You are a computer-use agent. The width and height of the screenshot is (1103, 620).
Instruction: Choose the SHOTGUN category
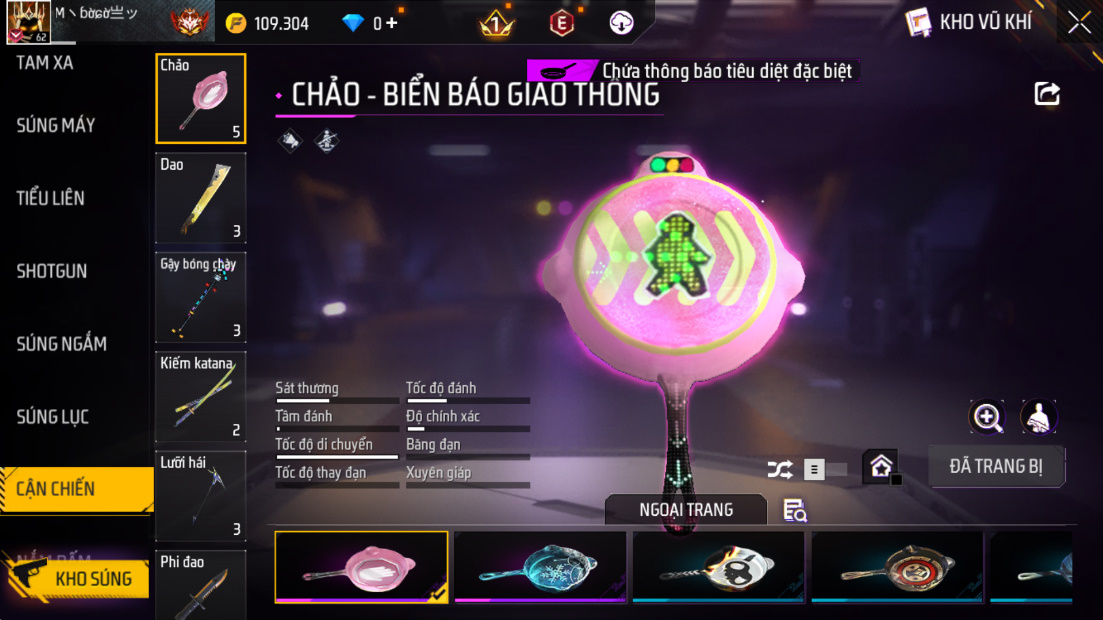tap(52, 271)
